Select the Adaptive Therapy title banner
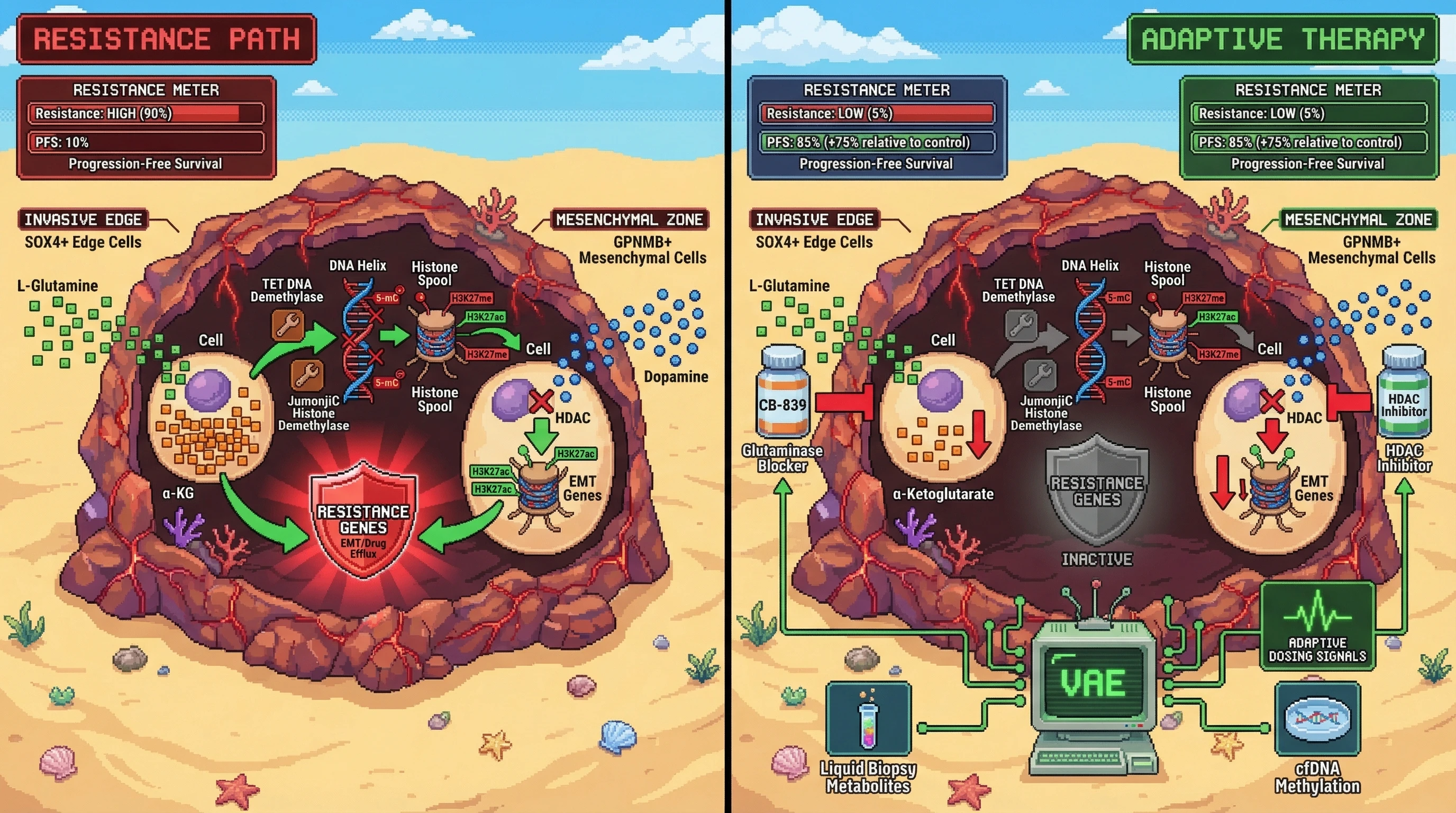Image resolution: width=1456 pixels, height=813 pixels. pyautogui.click(x=1282, y=39)
